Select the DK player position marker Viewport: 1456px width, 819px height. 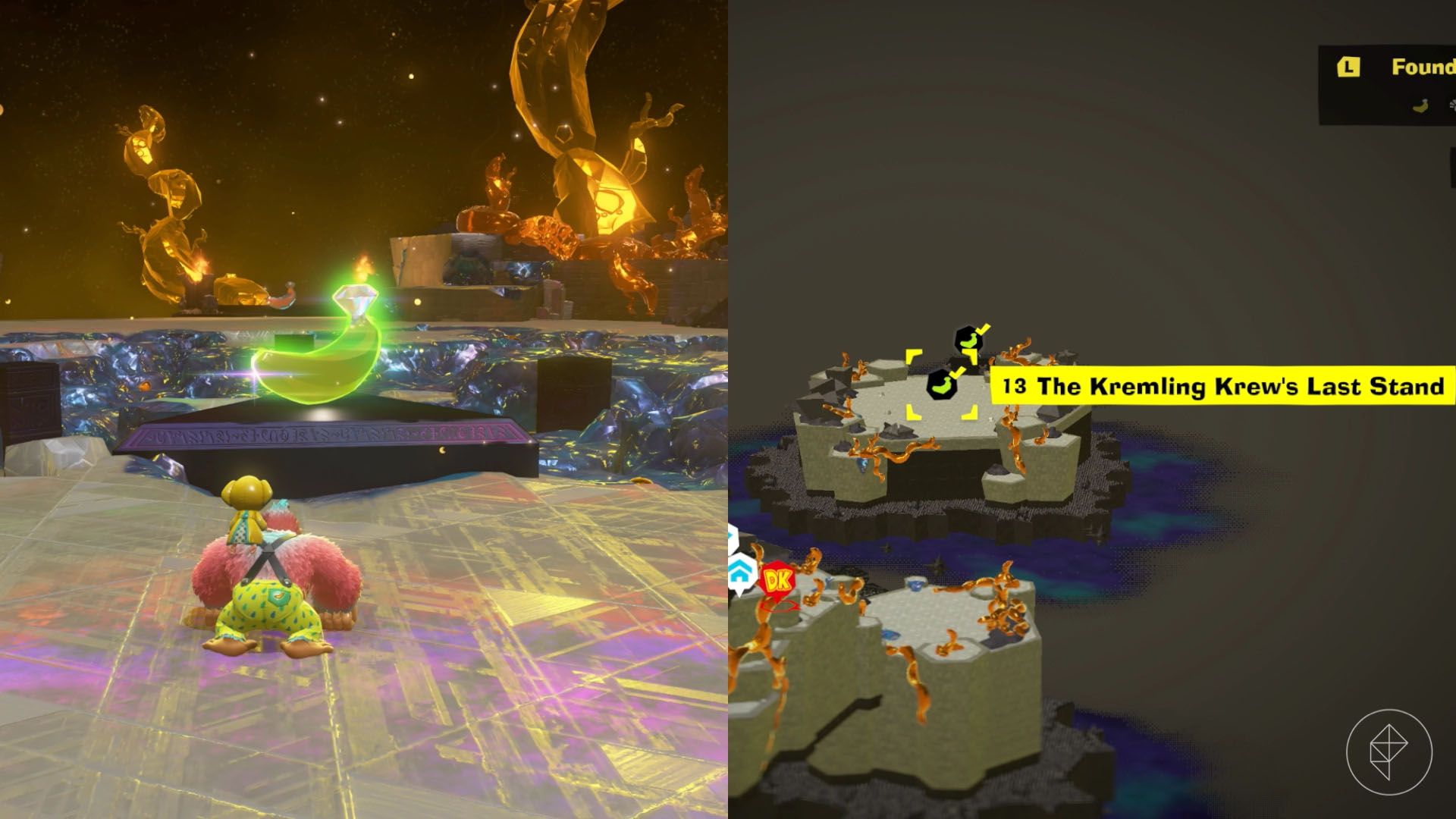(x=777, y=579)
